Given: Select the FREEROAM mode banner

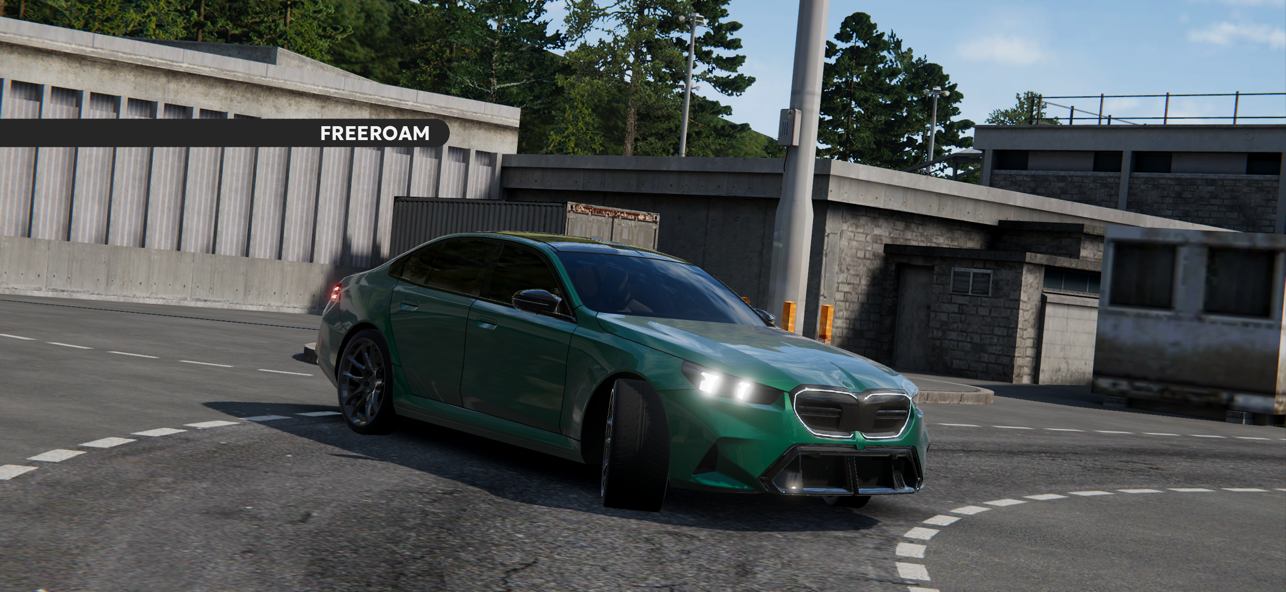Looking at the screenshot, I should tap(374, 133).
